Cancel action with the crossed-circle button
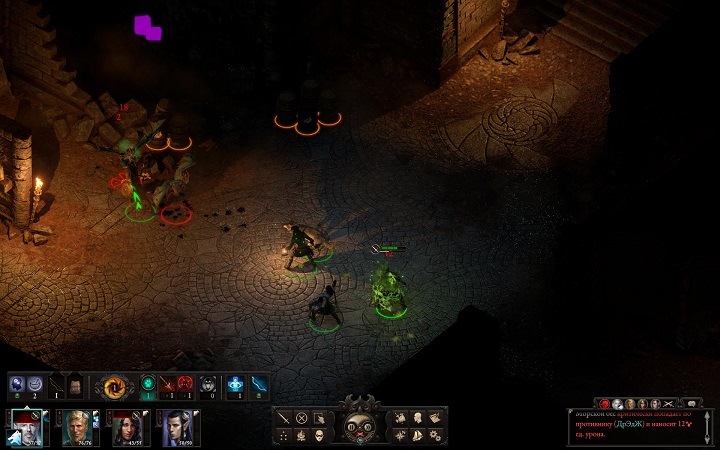 301,417
